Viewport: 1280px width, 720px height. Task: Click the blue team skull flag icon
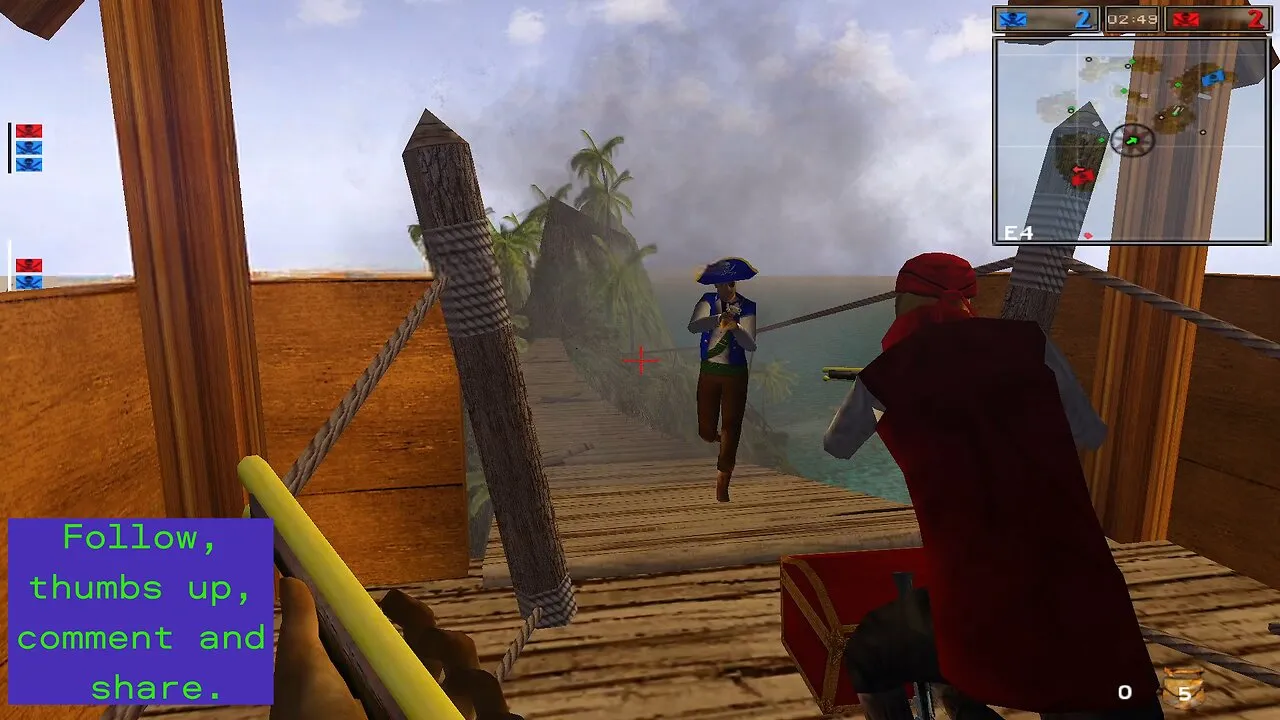[1011, 17]
